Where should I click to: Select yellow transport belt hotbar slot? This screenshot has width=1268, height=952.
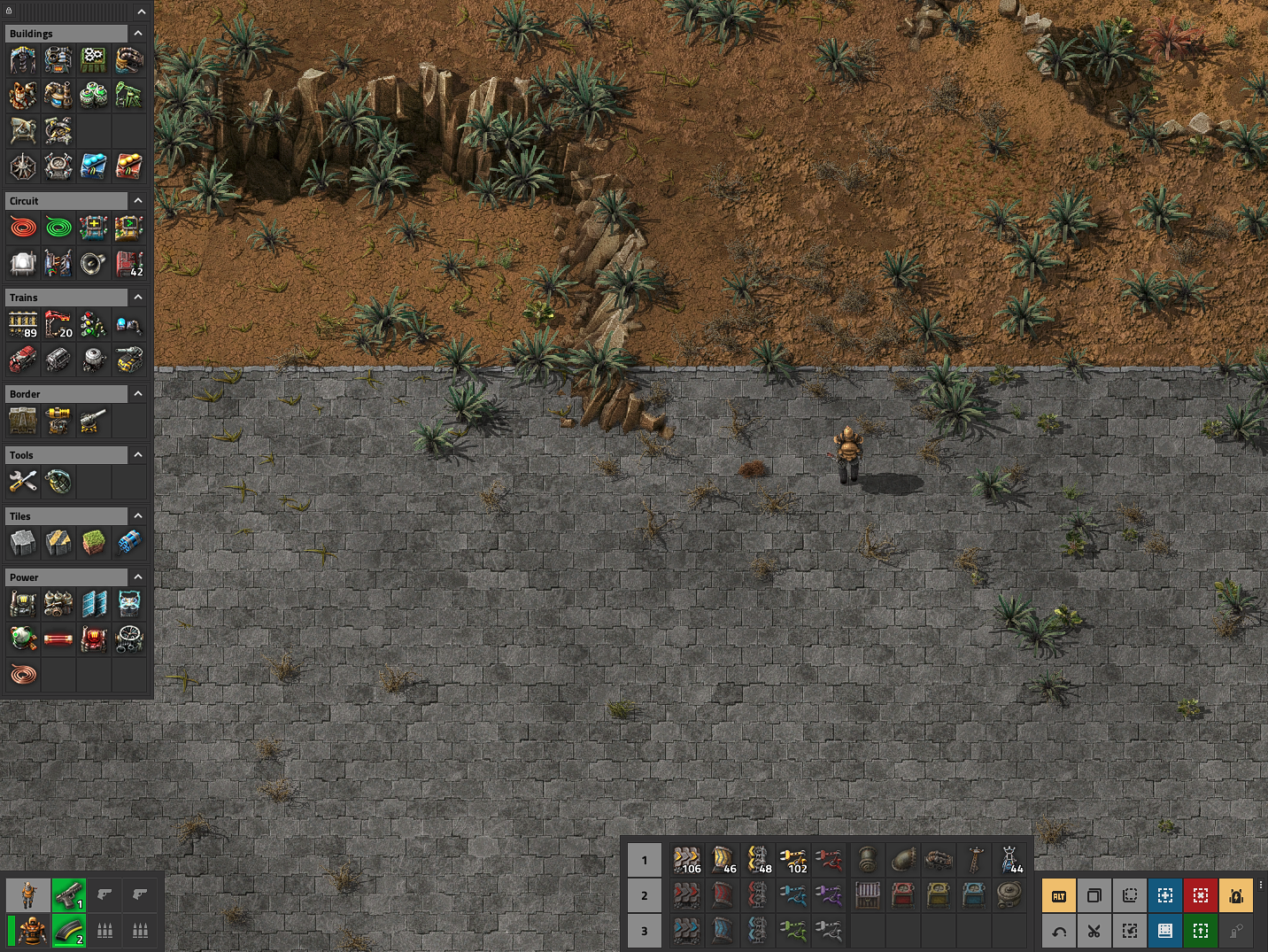686,860
